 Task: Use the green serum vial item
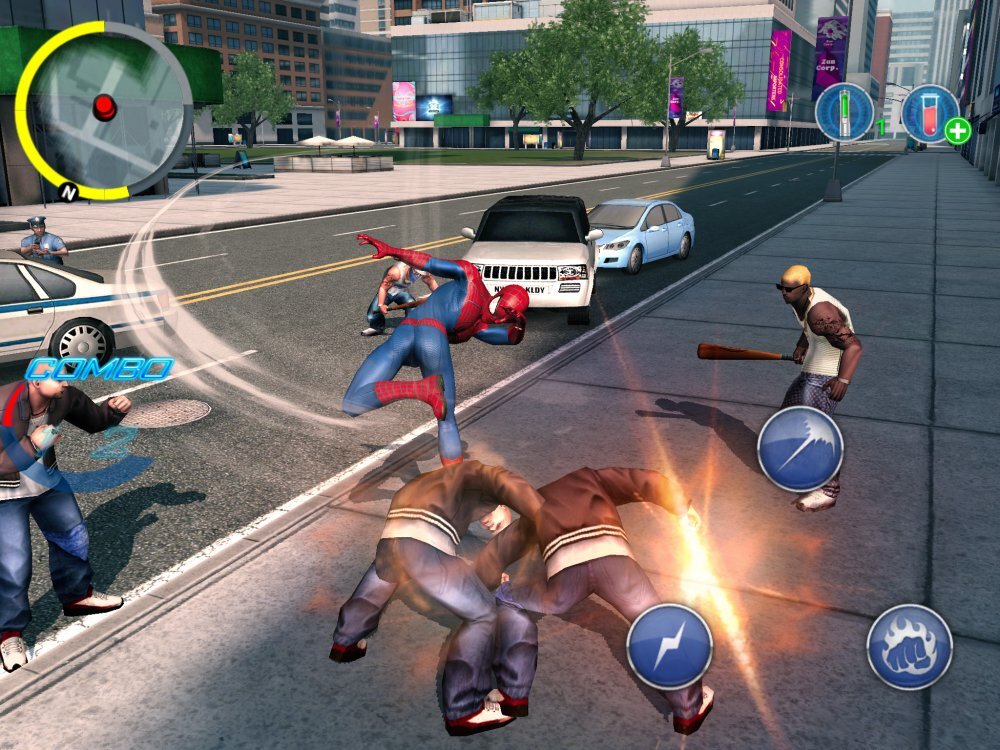(x=844, y=112)
